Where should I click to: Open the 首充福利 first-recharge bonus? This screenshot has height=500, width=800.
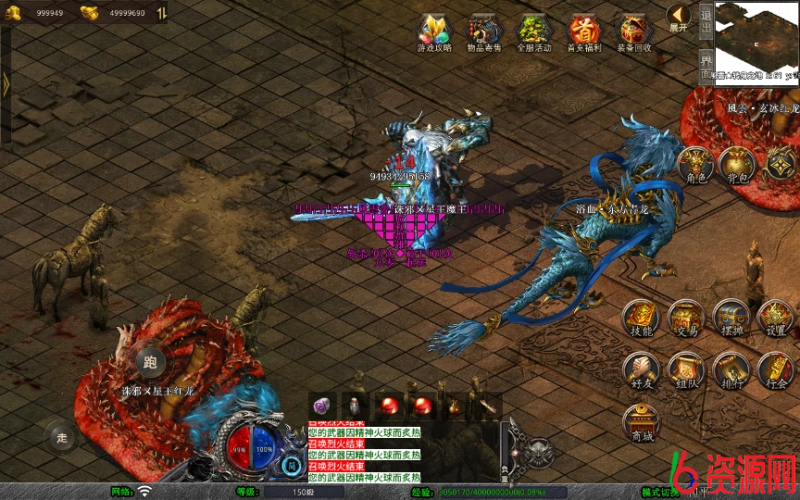584,30
